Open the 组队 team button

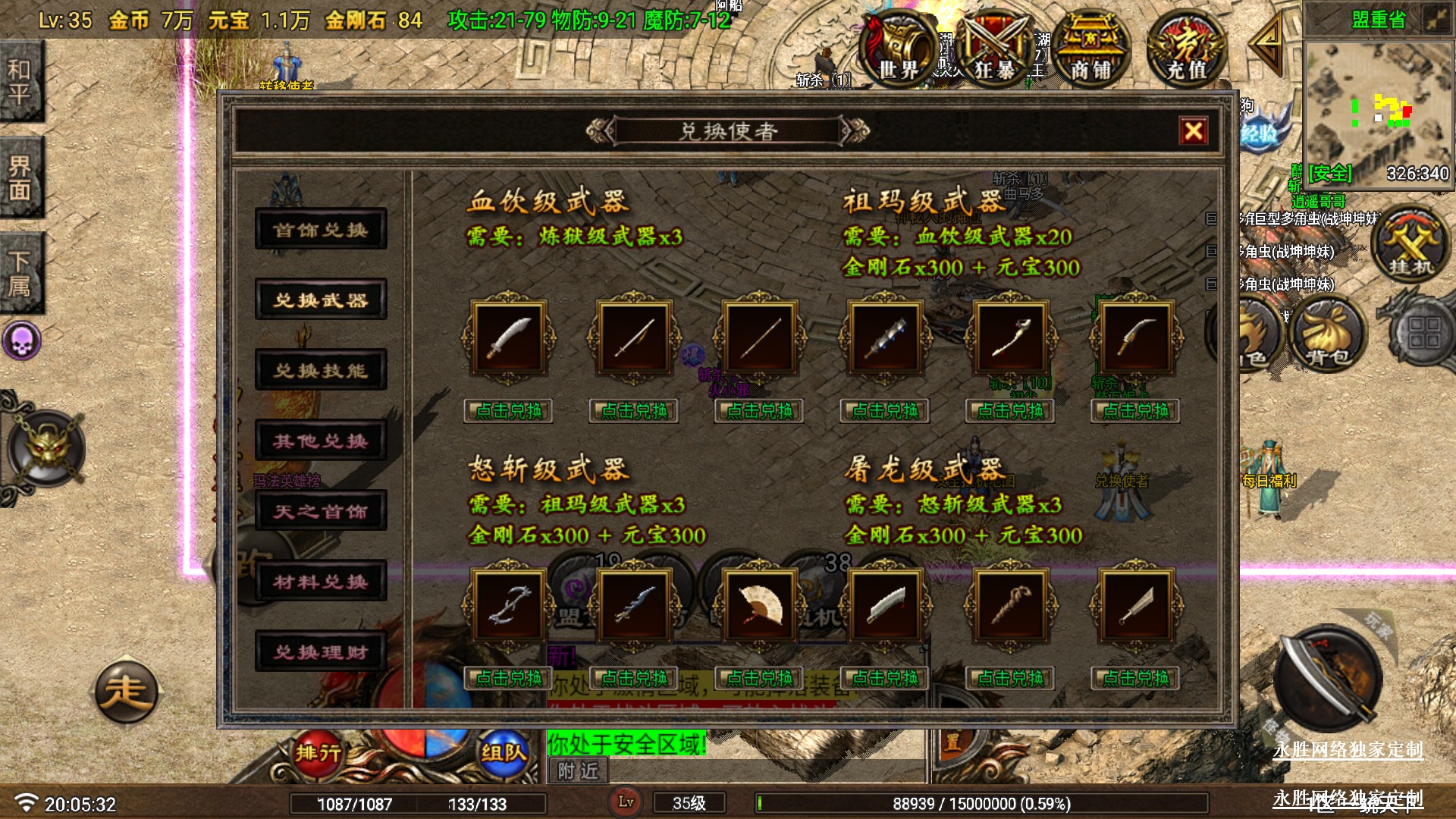tap(503, 752)
